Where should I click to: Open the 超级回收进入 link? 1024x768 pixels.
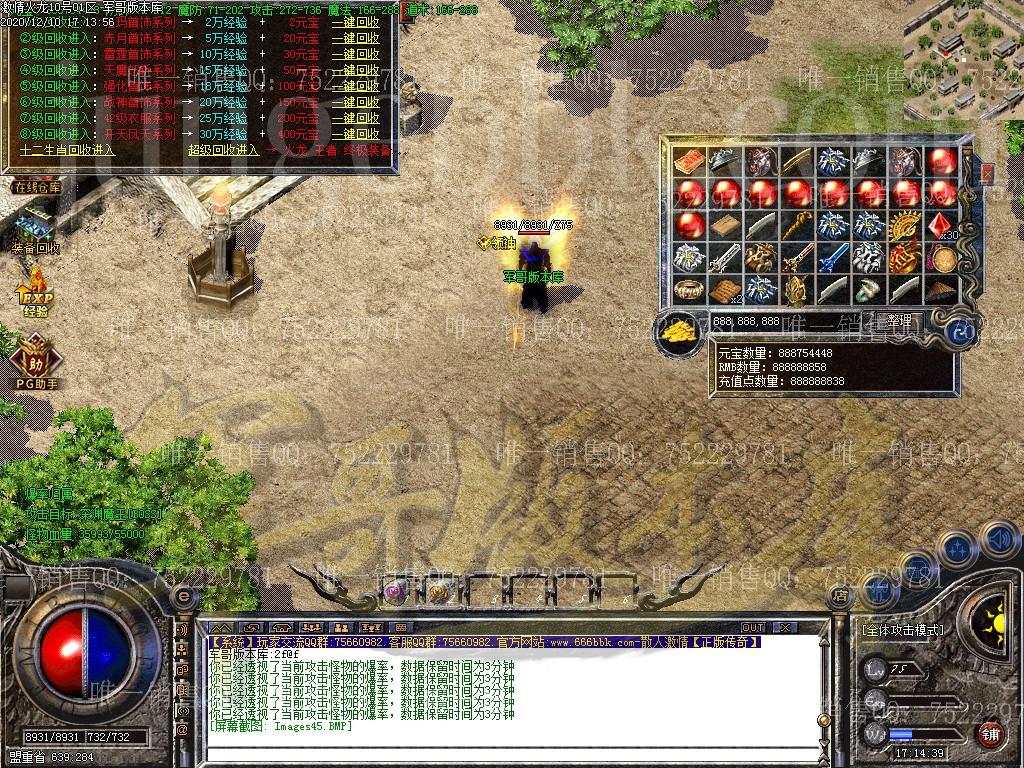tap(223, 150)
